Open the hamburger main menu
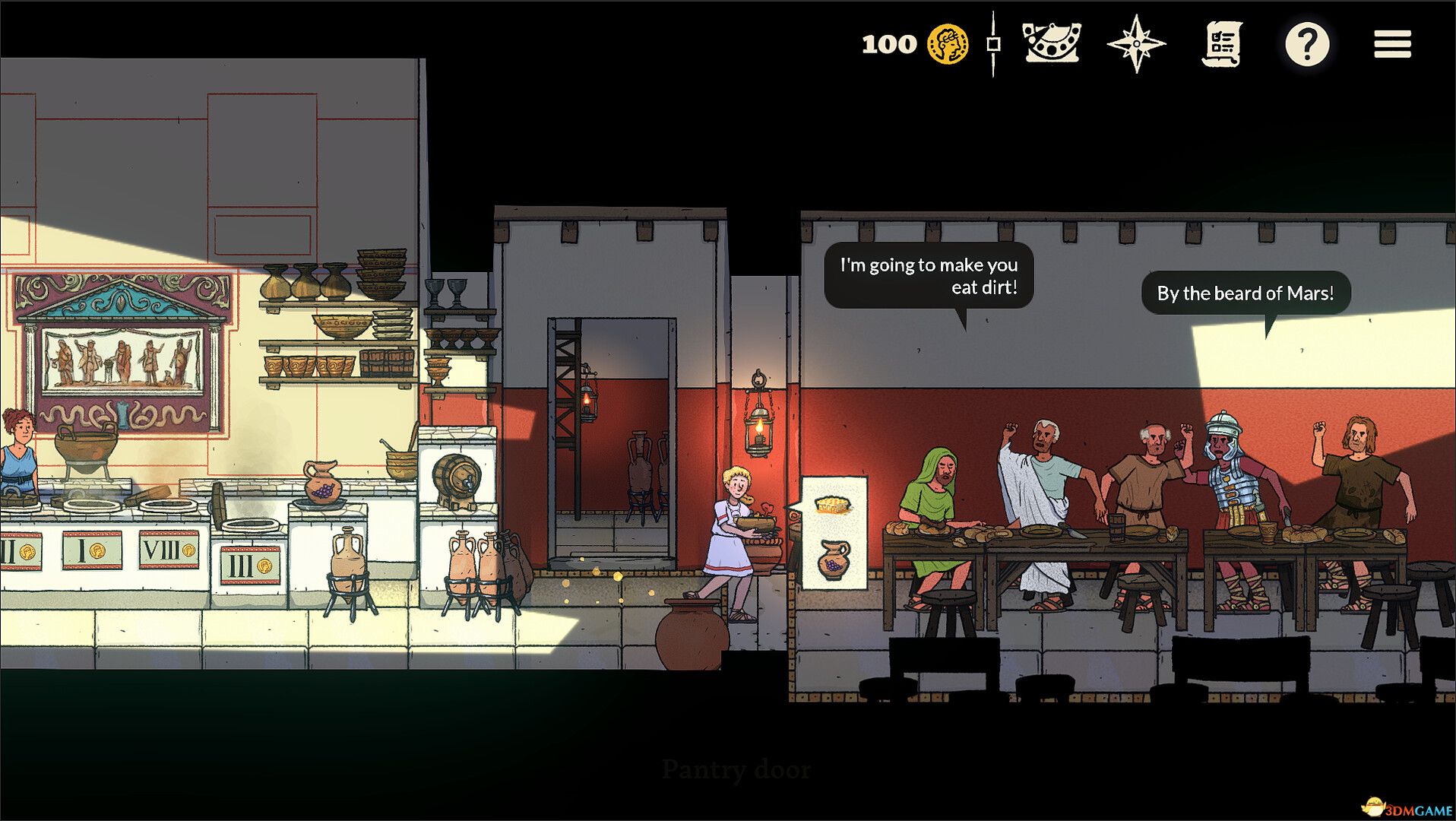Image resolution: width=1456 pixels, height=821 pixels. tap(1392, 44)
